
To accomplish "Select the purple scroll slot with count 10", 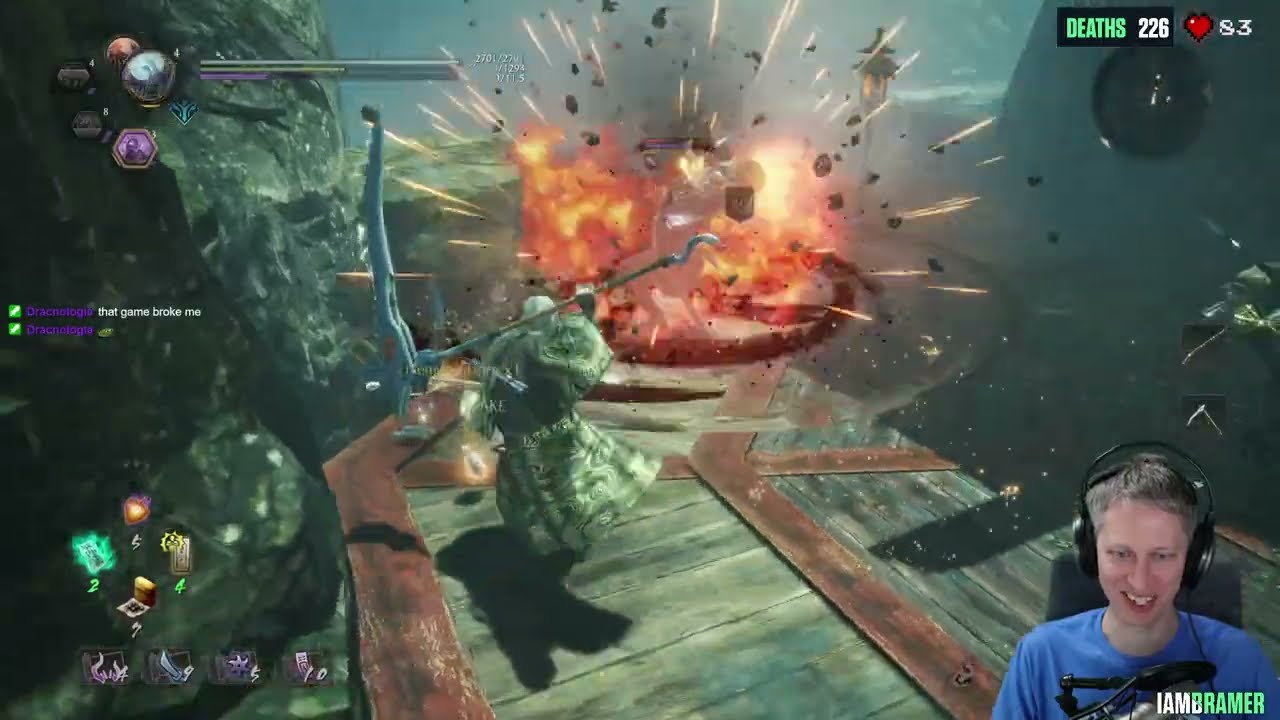I will coord(305,667).
